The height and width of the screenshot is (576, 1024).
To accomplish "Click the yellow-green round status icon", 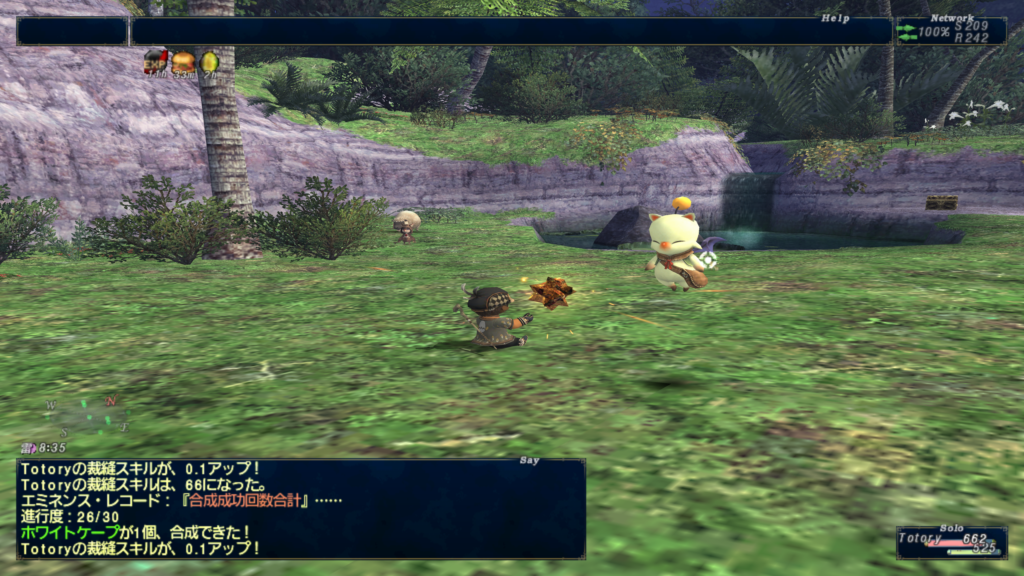I will click(x=209, y=62).
